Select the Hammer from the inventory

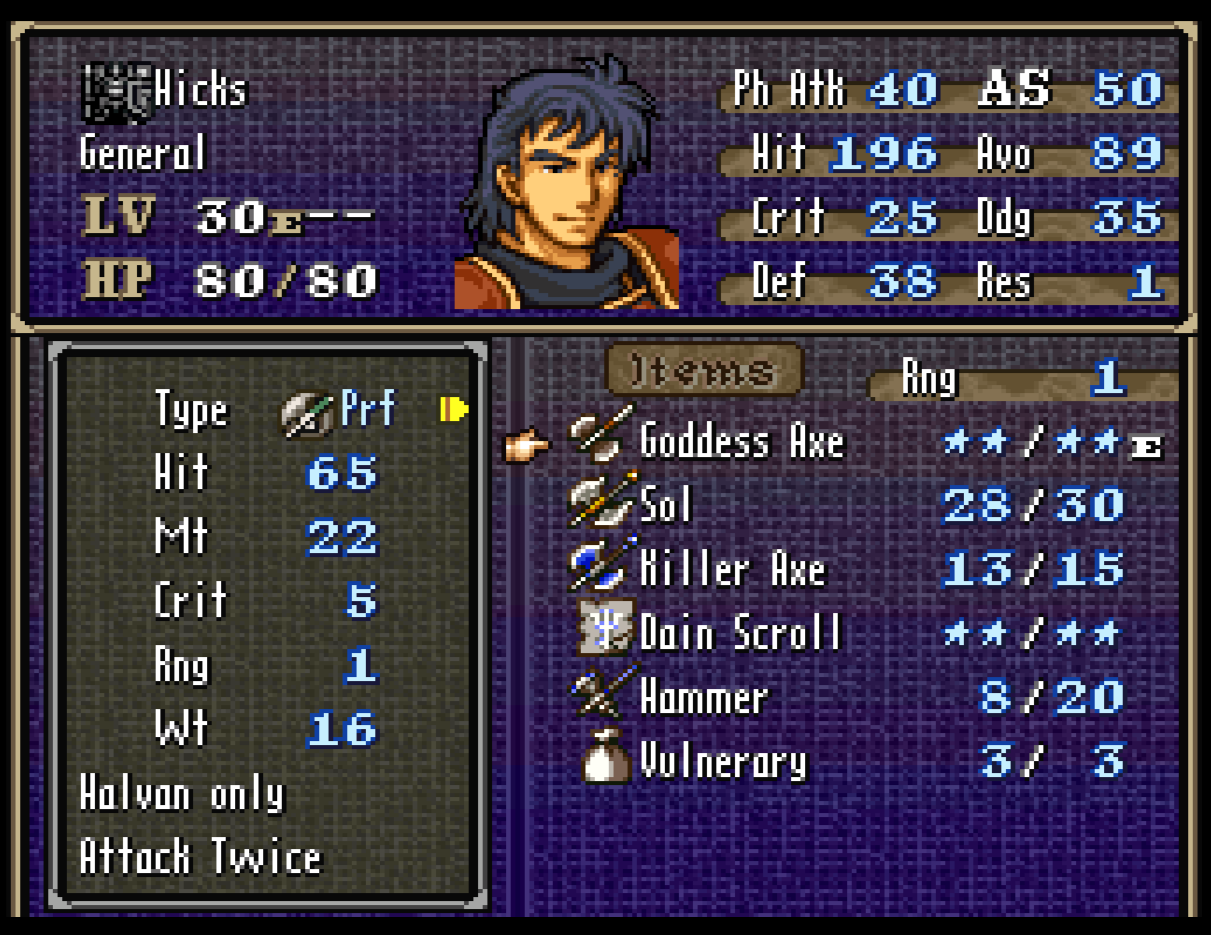click(x=703, y=698)
